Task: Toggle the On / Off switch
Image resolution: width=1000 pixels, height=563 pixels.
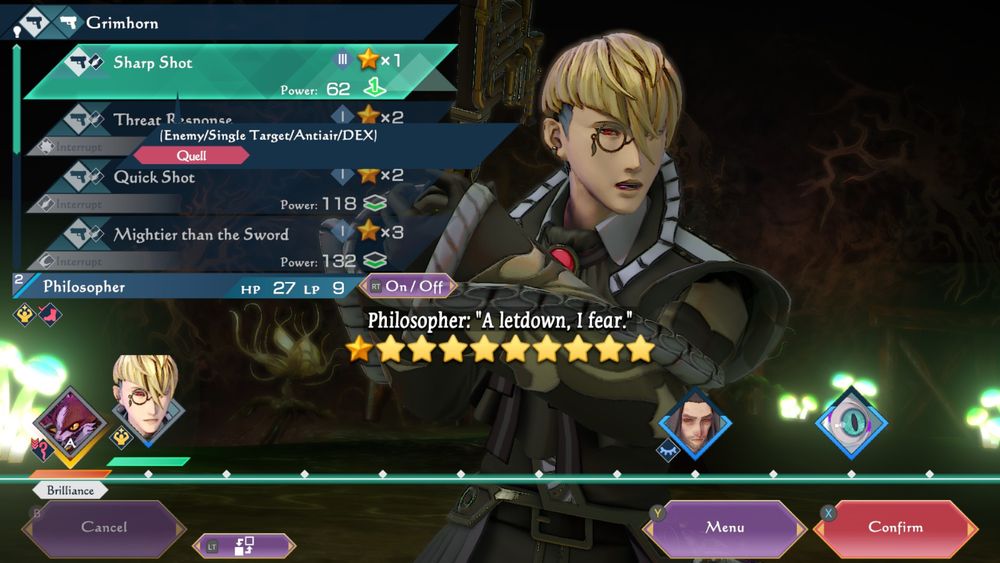Action: (408, 286)
